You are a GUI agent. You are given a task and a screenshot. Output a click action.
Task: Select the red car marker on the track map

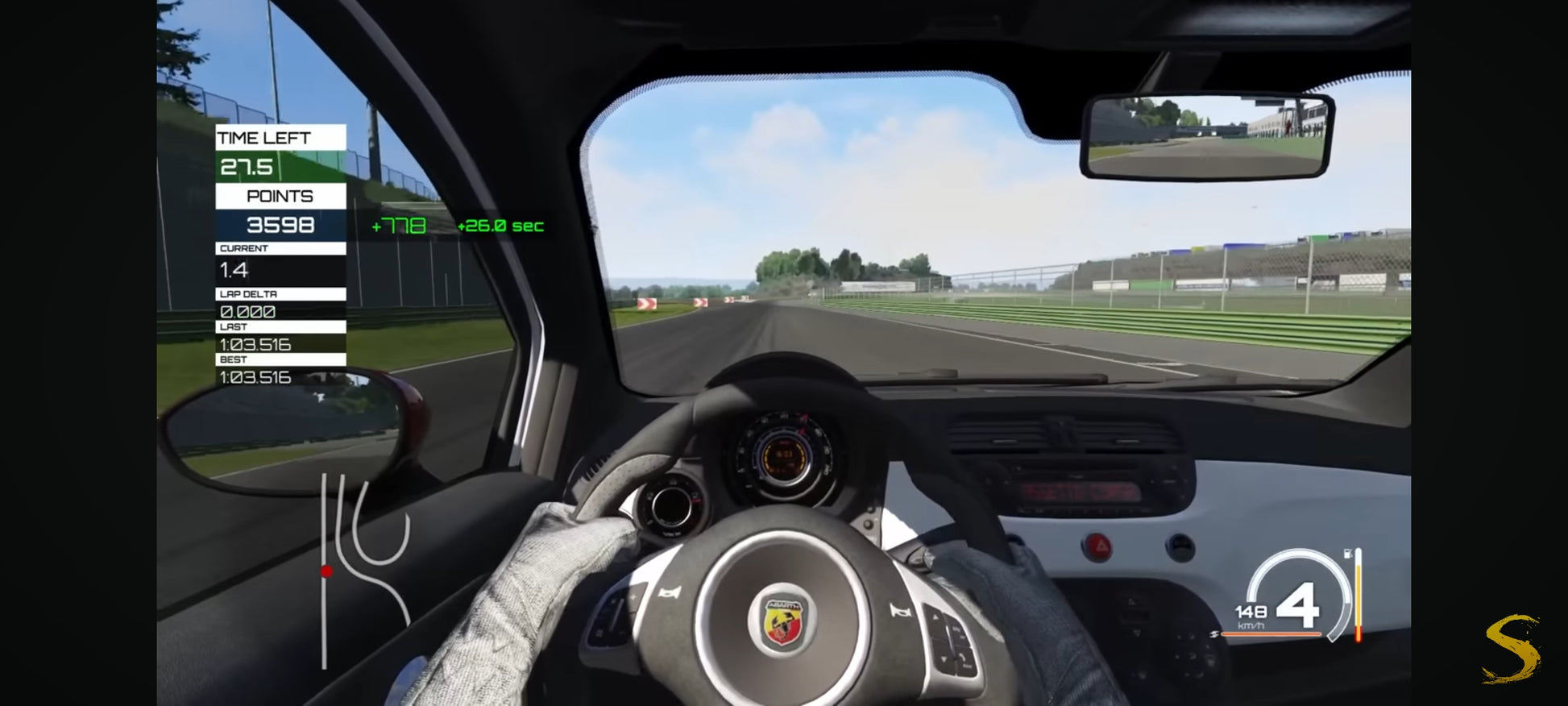[x=326, y=571]
